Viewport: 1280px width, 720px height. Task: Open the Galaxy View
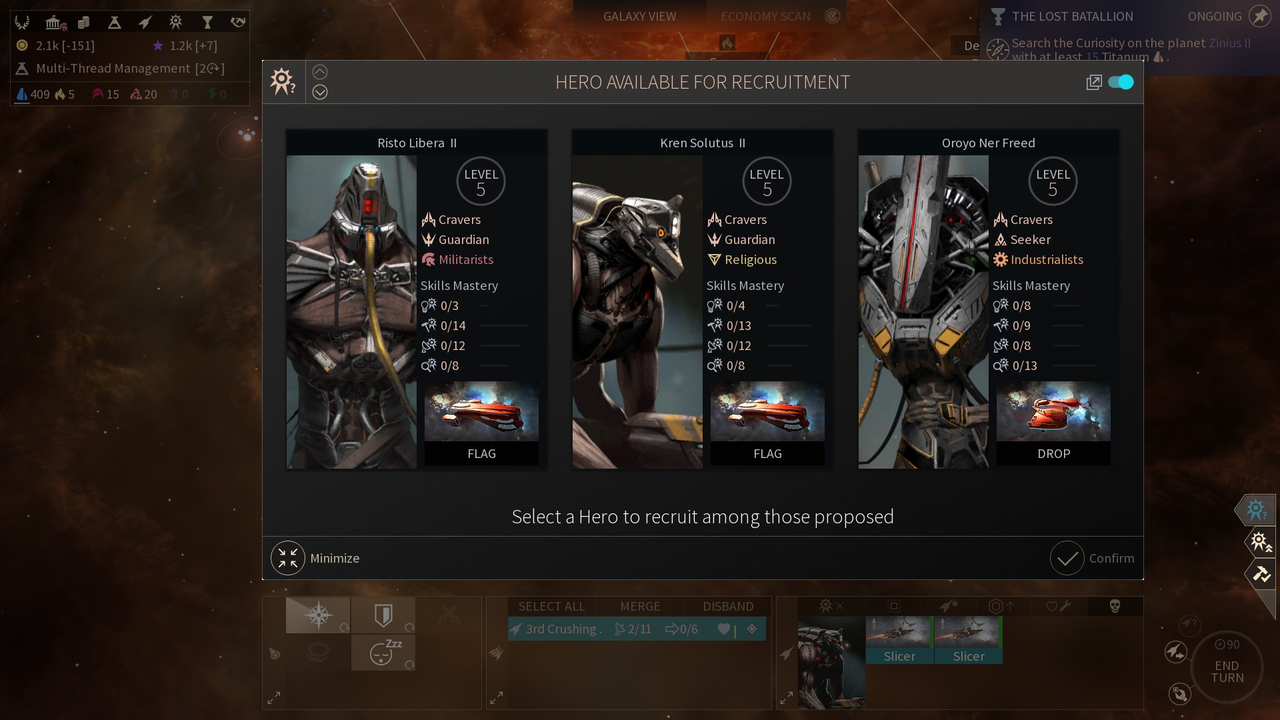639,16
